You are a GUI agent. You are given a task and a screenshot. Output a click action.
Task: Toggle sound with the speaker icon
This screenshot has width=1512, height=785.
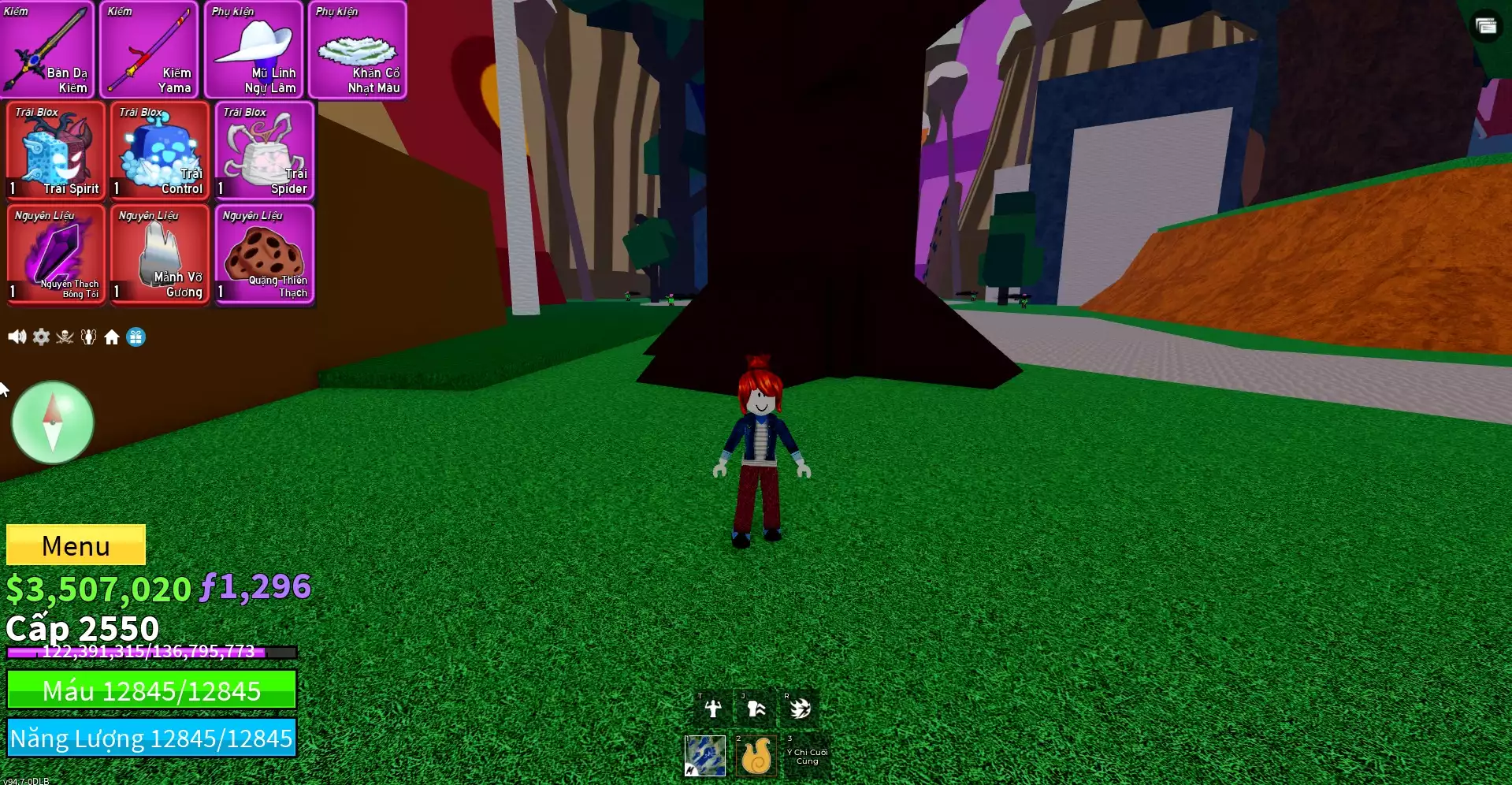(x=17, y=337)
